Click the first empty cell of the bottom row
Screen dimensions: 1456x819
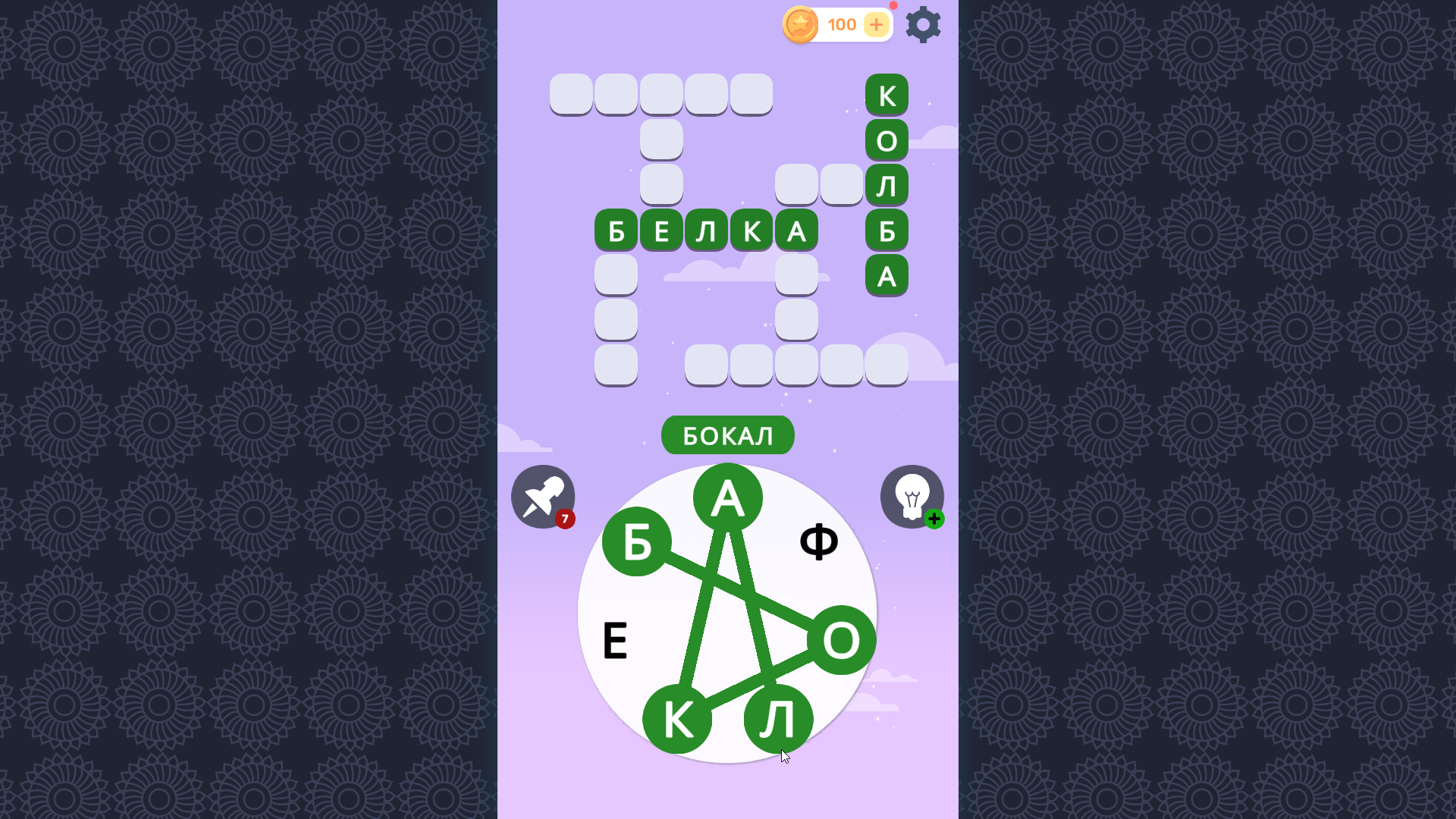click(616, 366)
